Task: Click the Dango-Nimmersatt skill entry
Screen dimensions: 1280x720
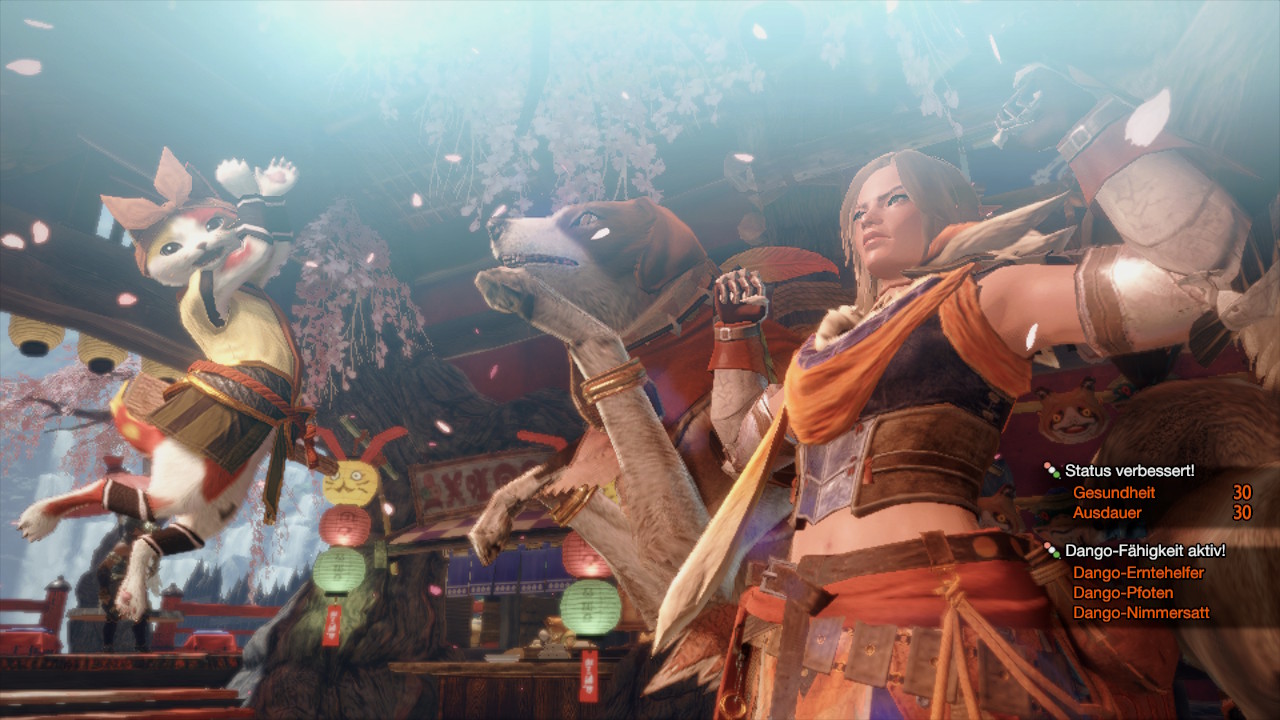Action: pos(1141,613)
